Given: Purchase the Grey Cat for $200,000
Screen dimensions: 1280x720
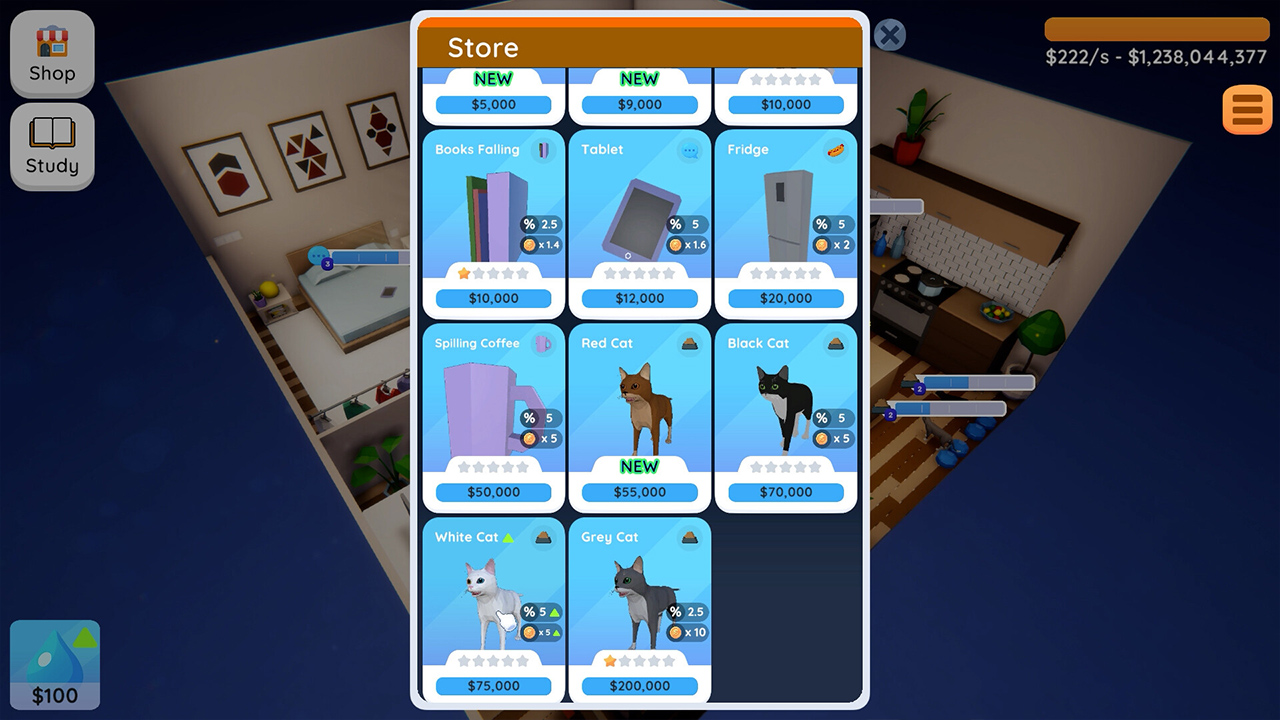Looking at the screenshot, I should coord(640,686).
